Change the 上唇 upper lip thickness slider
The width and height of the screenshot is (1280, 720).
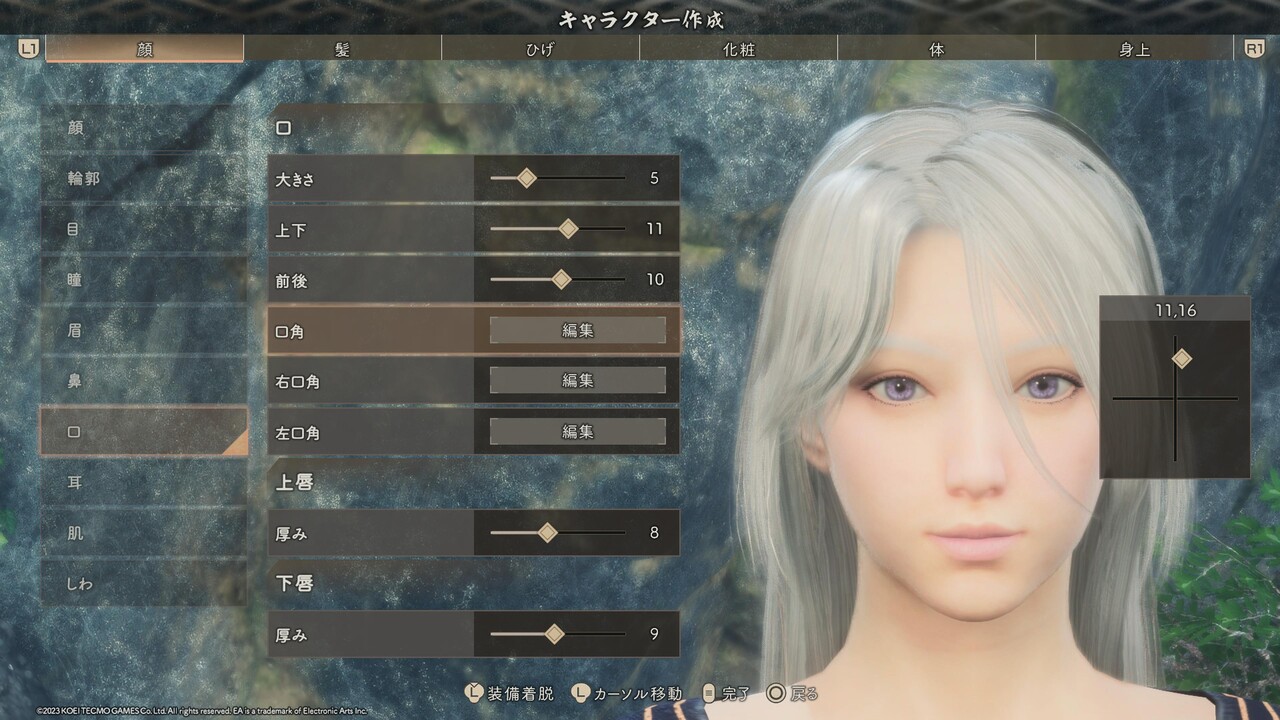tap(547, 533)
